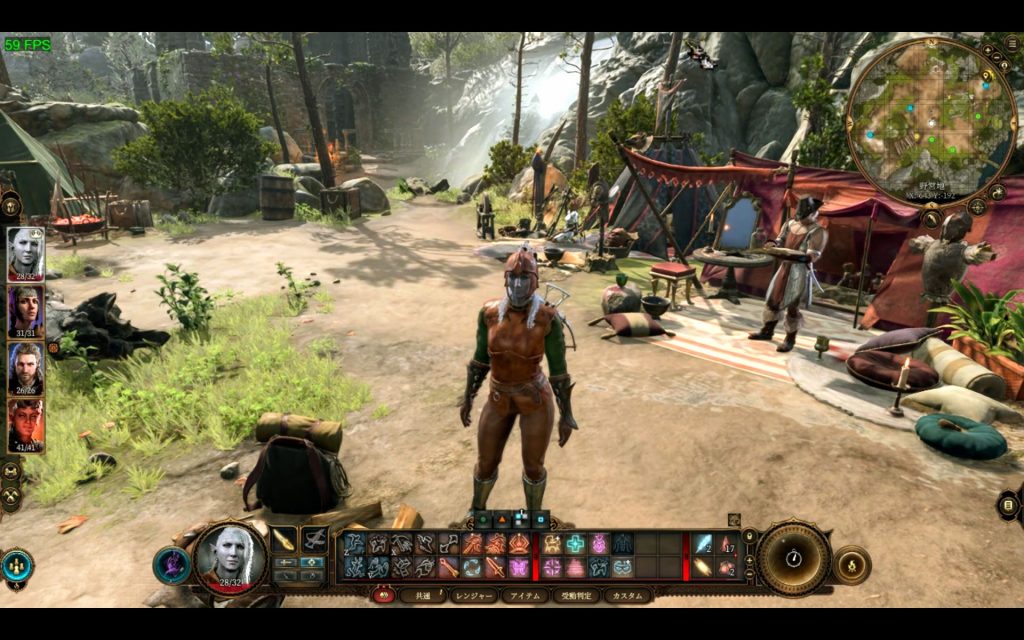The height and width of the screenshot is (640, 1024).
Task: Activate the teal cross healing spell
Action: pyautogui.click(x=575, y=544)
